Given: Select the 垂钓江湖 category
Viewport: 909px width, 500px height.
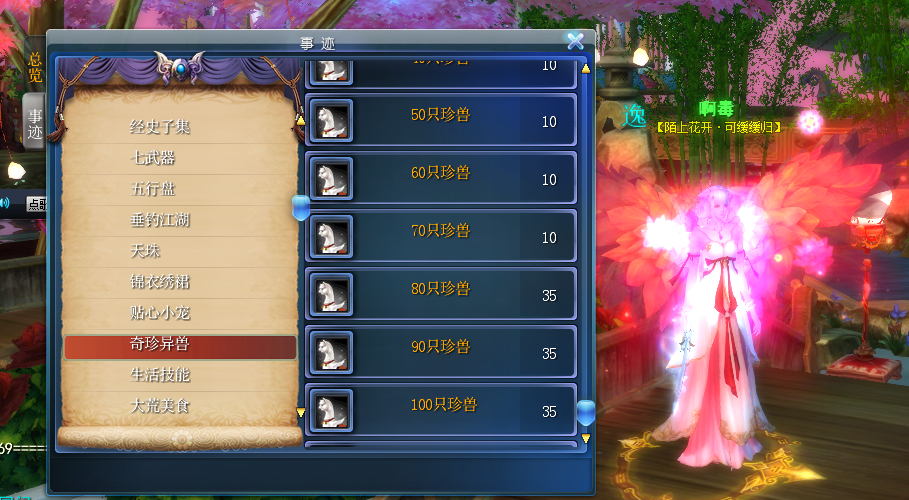Looking at the screenshot, I should tap(160, 220).
